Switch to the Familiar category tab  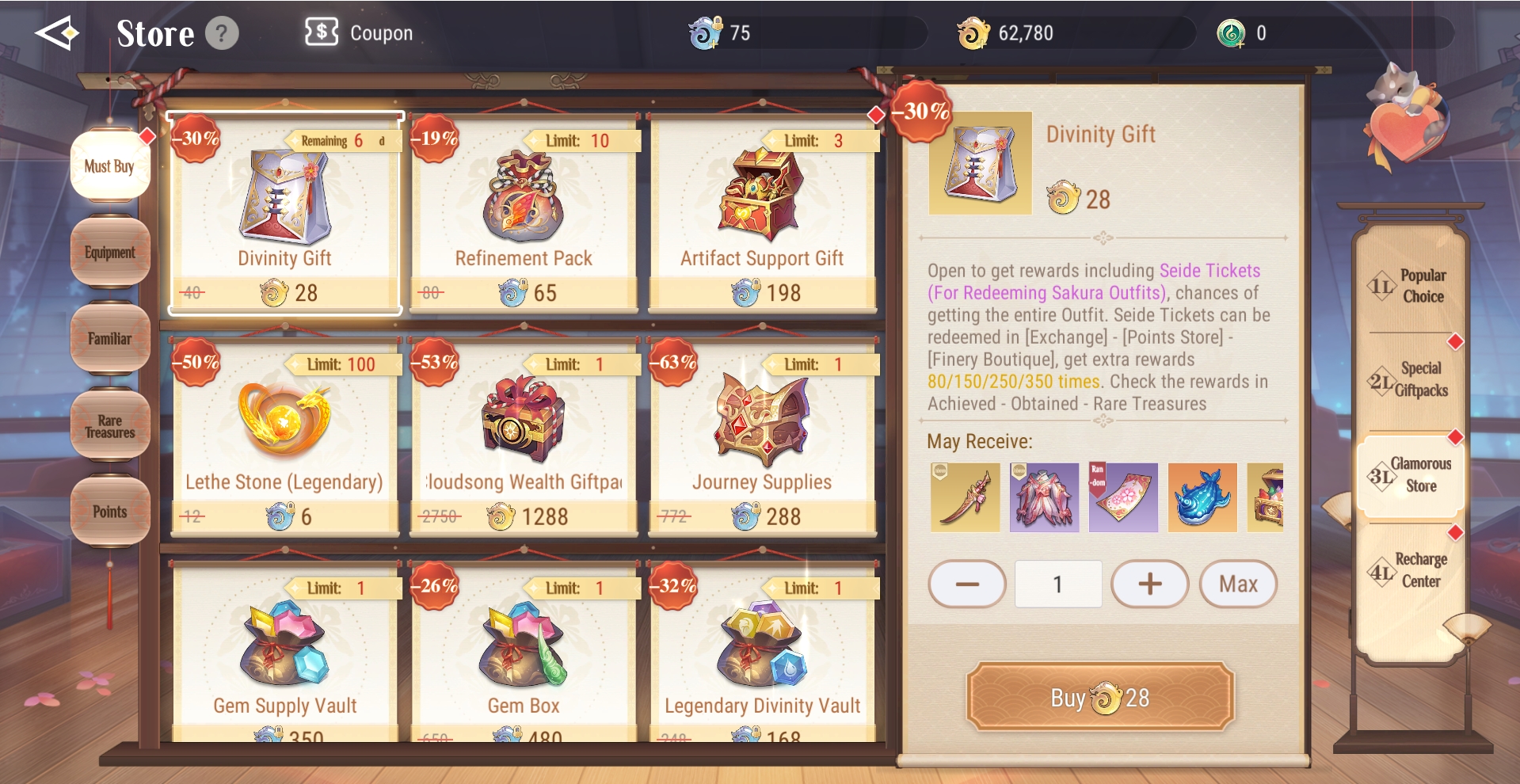tap(110, 339)
